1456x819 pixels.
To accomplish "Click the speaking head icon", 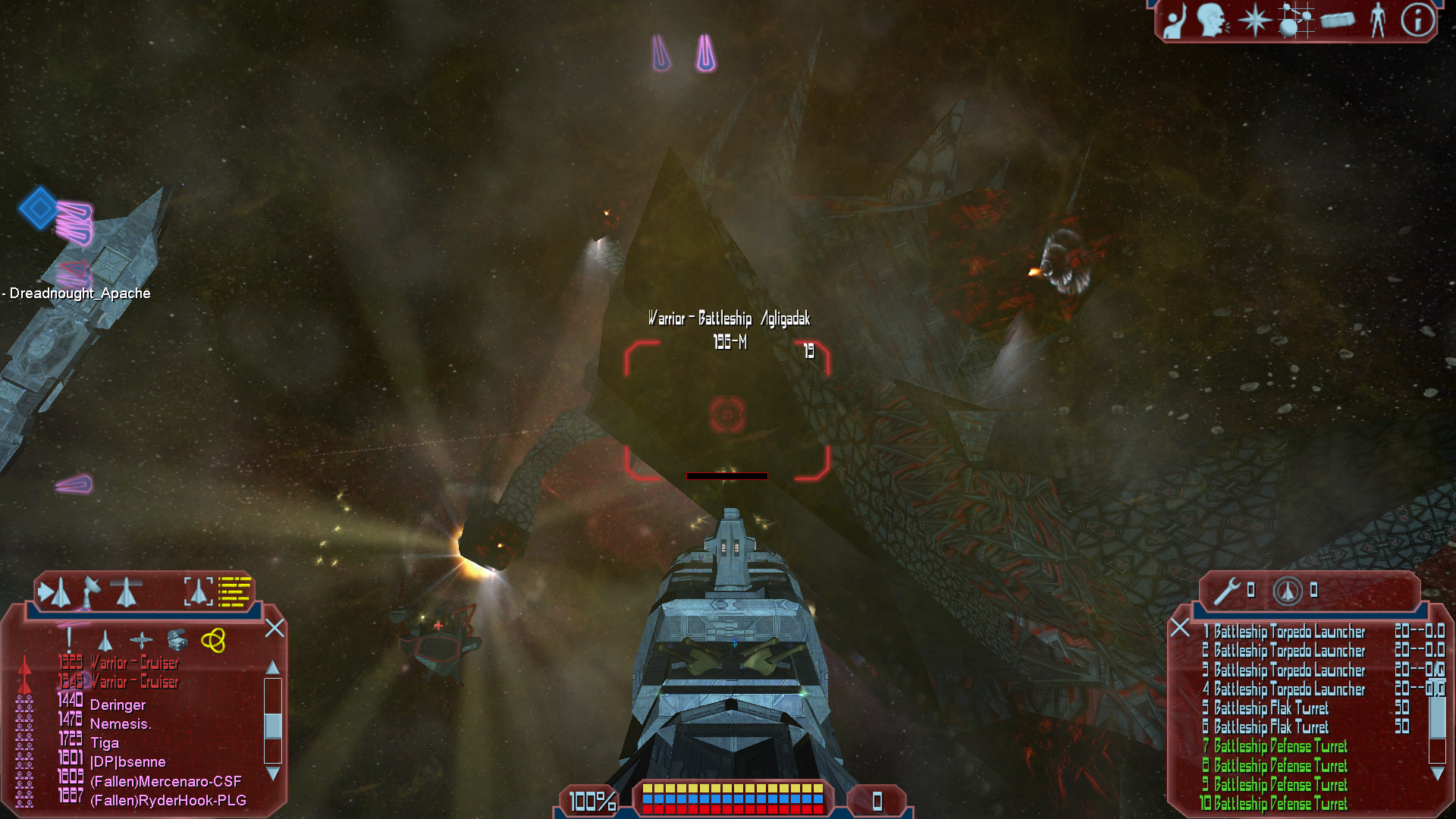I will point(1213,20).
